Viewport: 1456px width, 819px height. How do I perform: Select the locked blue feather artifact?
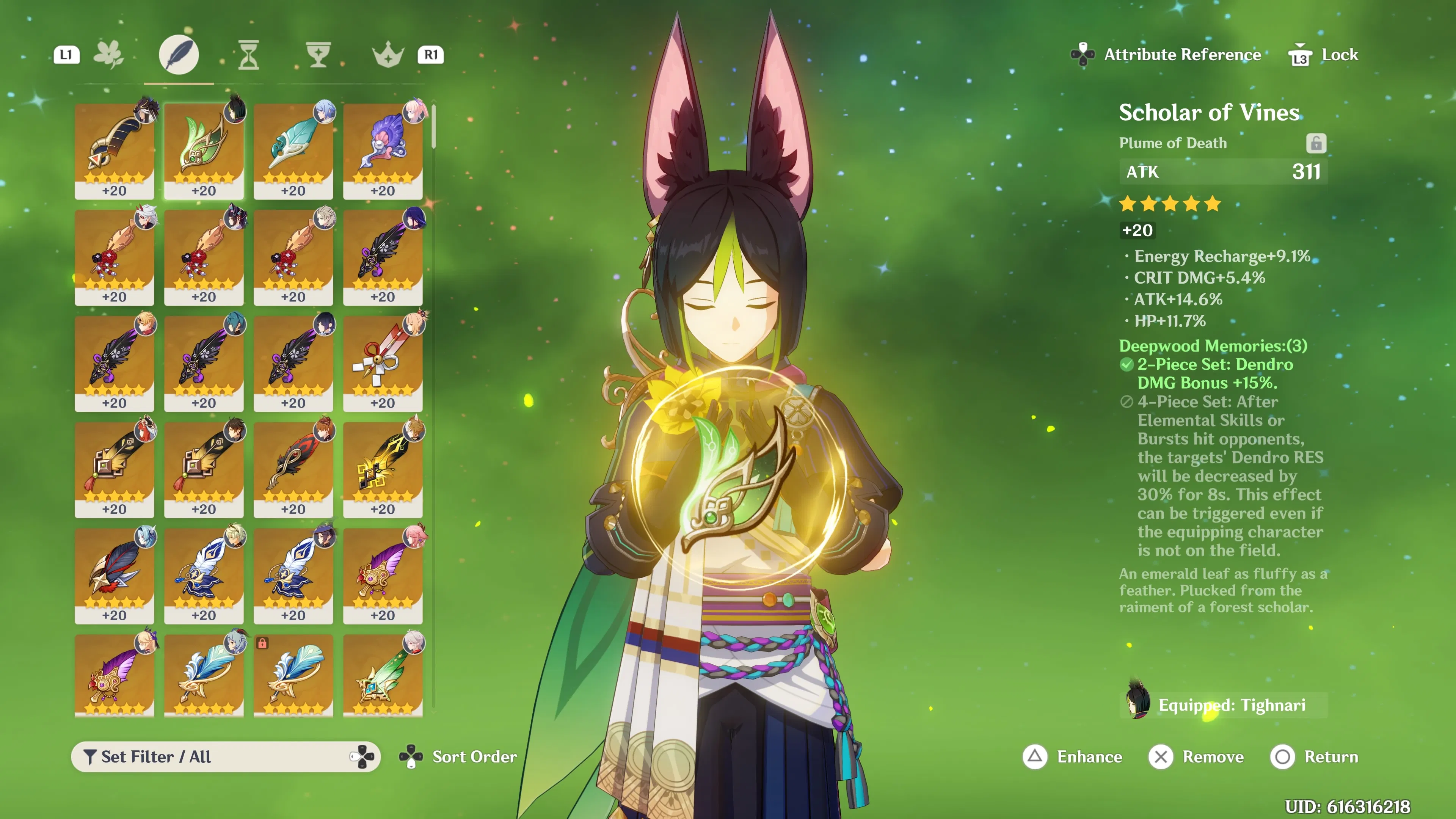pyautogui.click(x=293, y=675)
